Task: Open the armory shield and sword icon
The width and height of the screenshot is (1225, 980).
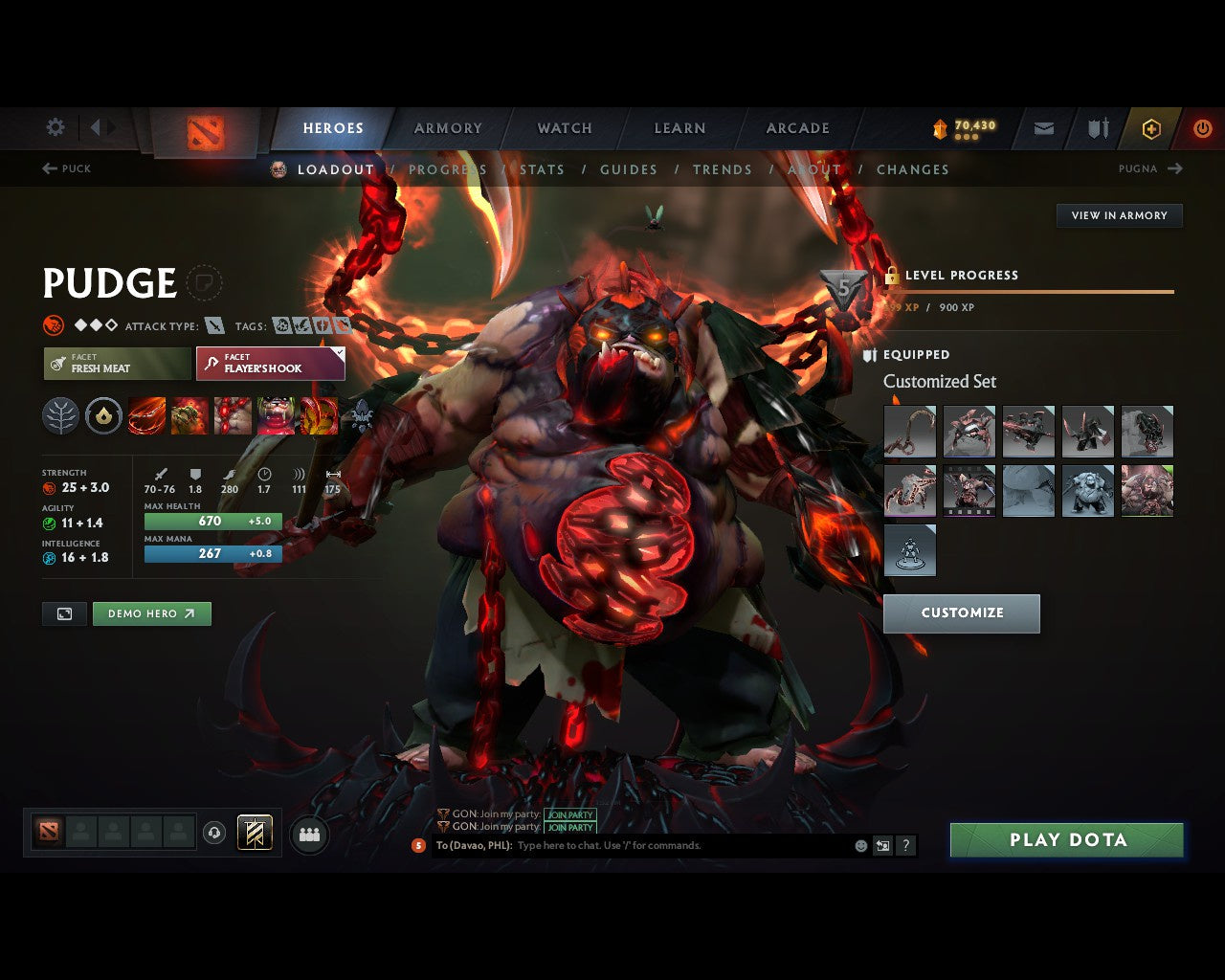Action: point(1096,128)
